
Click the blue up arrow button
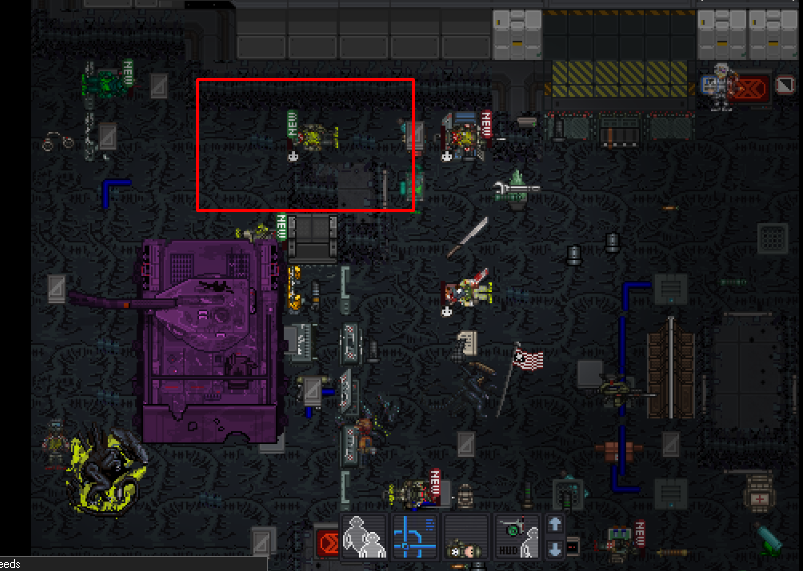click(x=555, y=524)
